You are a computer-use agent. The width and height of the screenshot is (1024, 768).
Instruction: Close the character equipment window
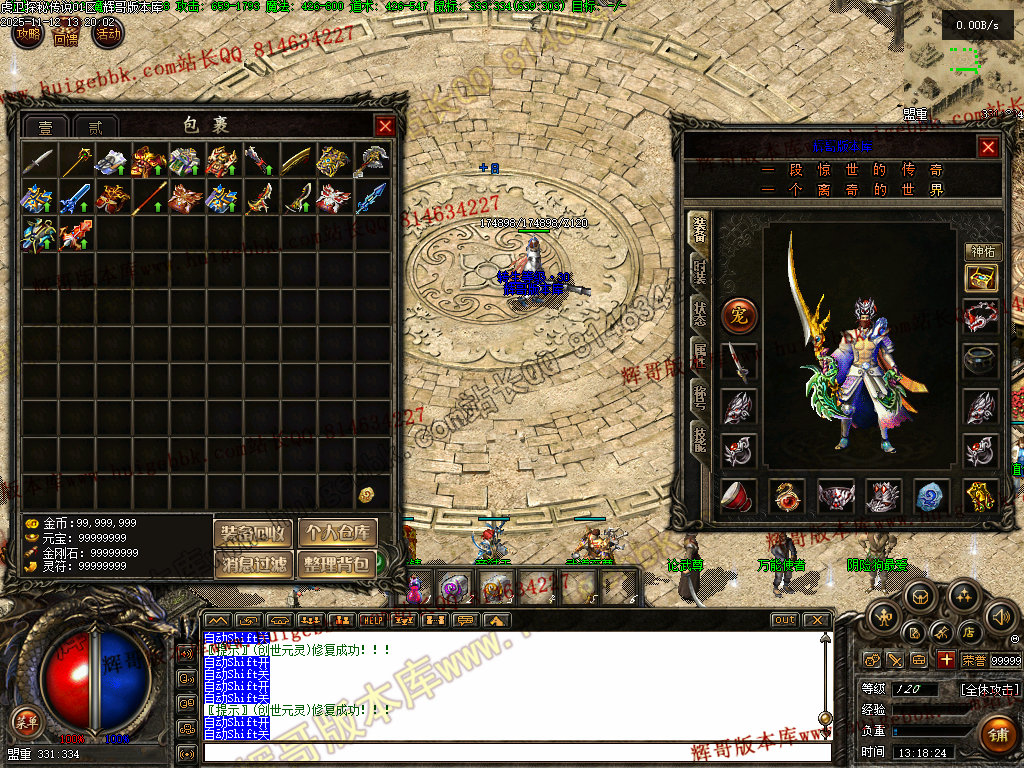point(988,147)
